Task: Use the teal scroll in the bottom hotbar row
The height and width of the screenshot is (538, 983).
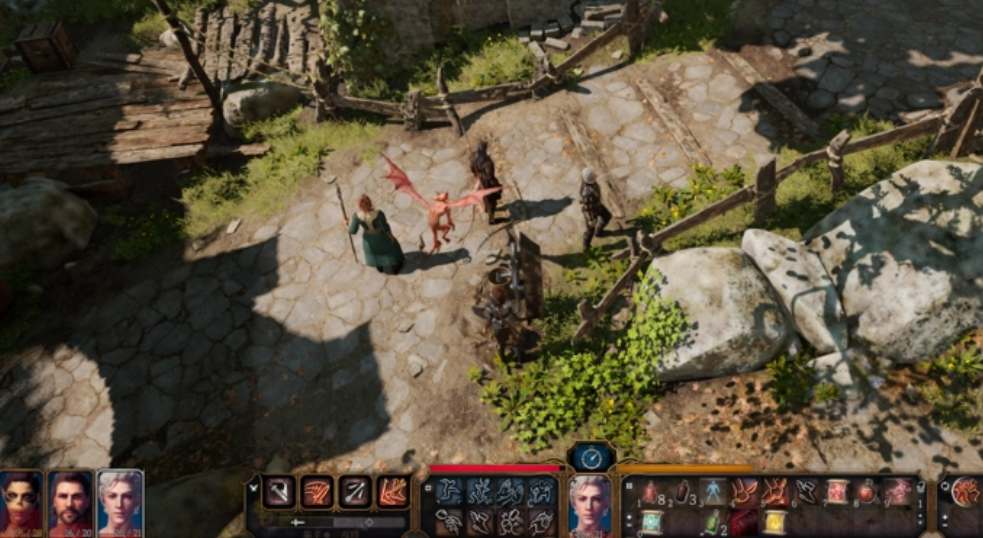Action: (651, 521)
